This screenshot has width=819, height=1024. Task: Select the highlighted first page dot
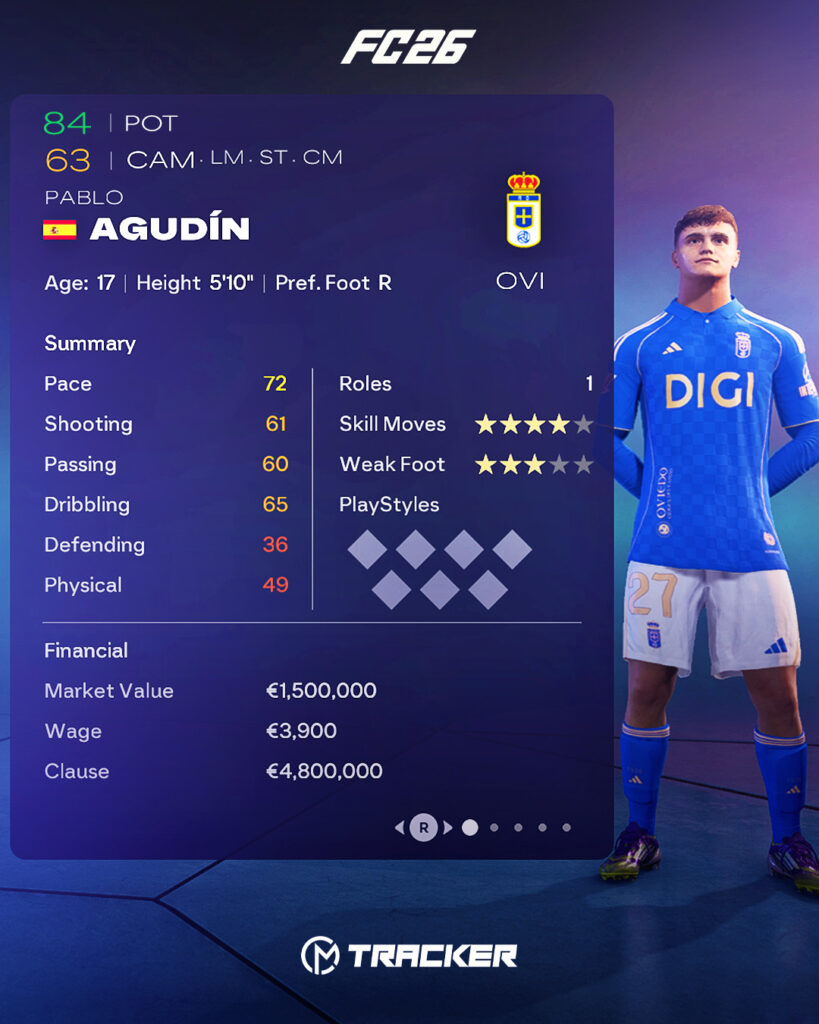click(470, 827)
